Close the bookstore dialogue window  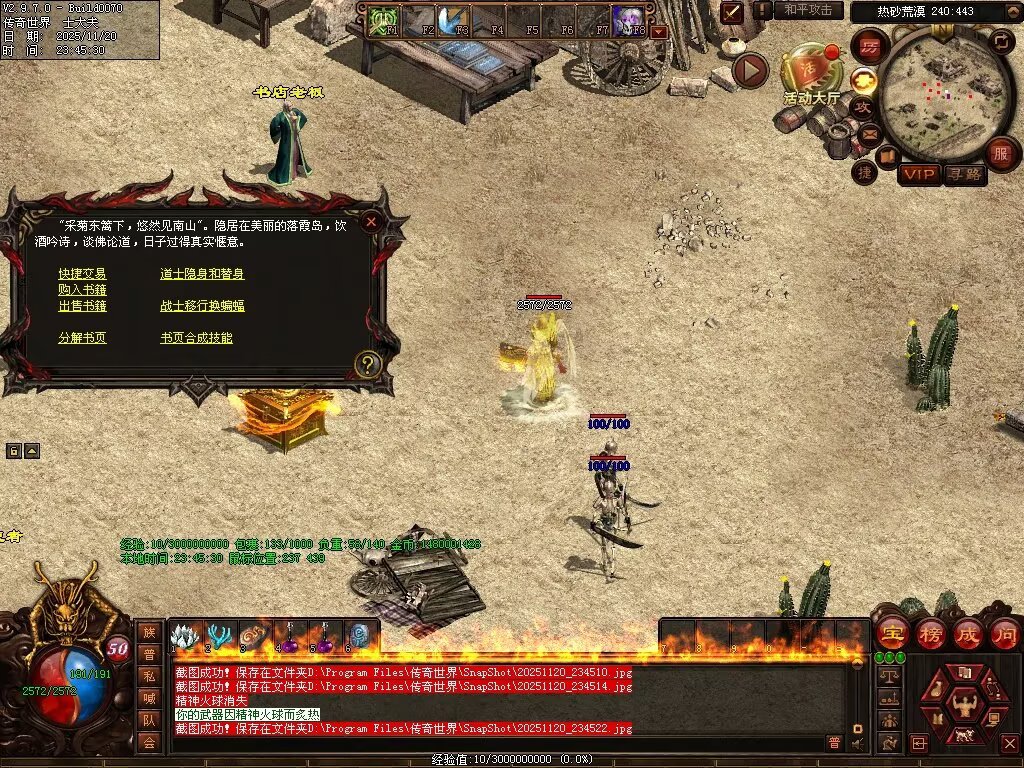pos(371,222)
